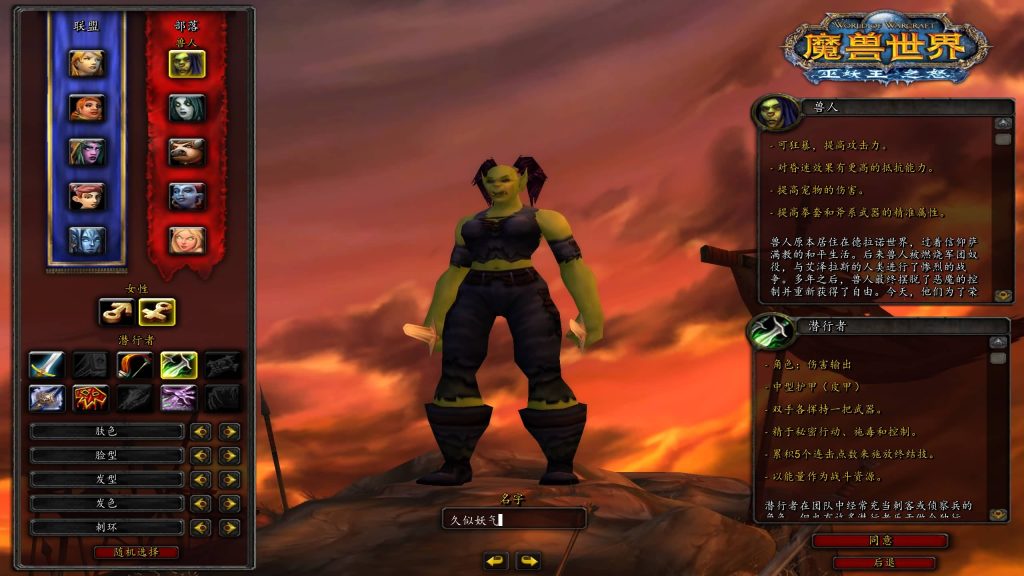Screen dimensions: 1024x576
Task: Go back using the 后退 button
Action: (880, 563)
